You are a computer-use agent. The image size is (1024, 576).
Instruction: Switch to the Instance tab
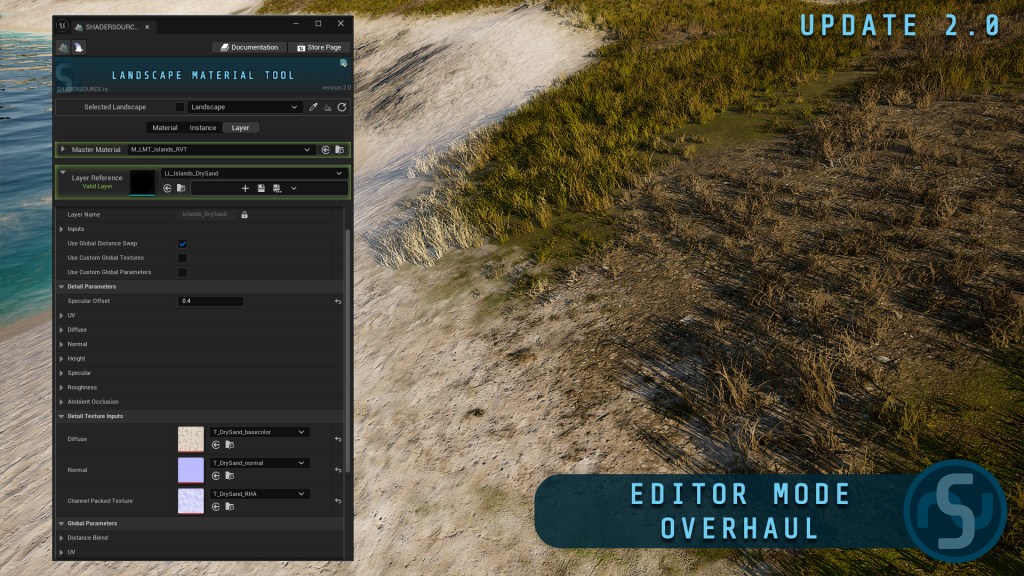(203, 128)
